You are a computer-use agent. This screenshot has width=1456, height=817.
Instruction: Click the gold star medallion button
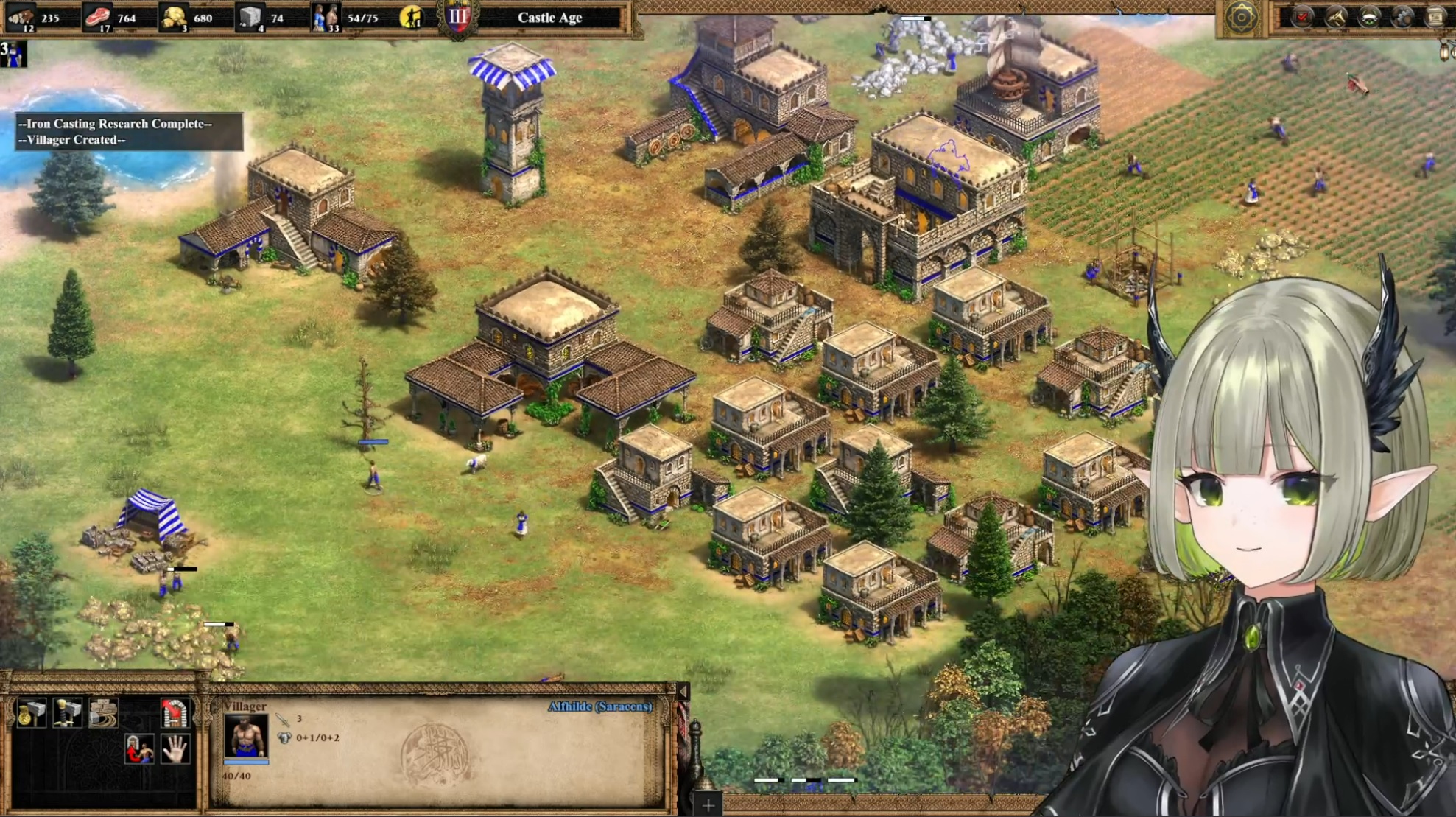coord(1241,18)
